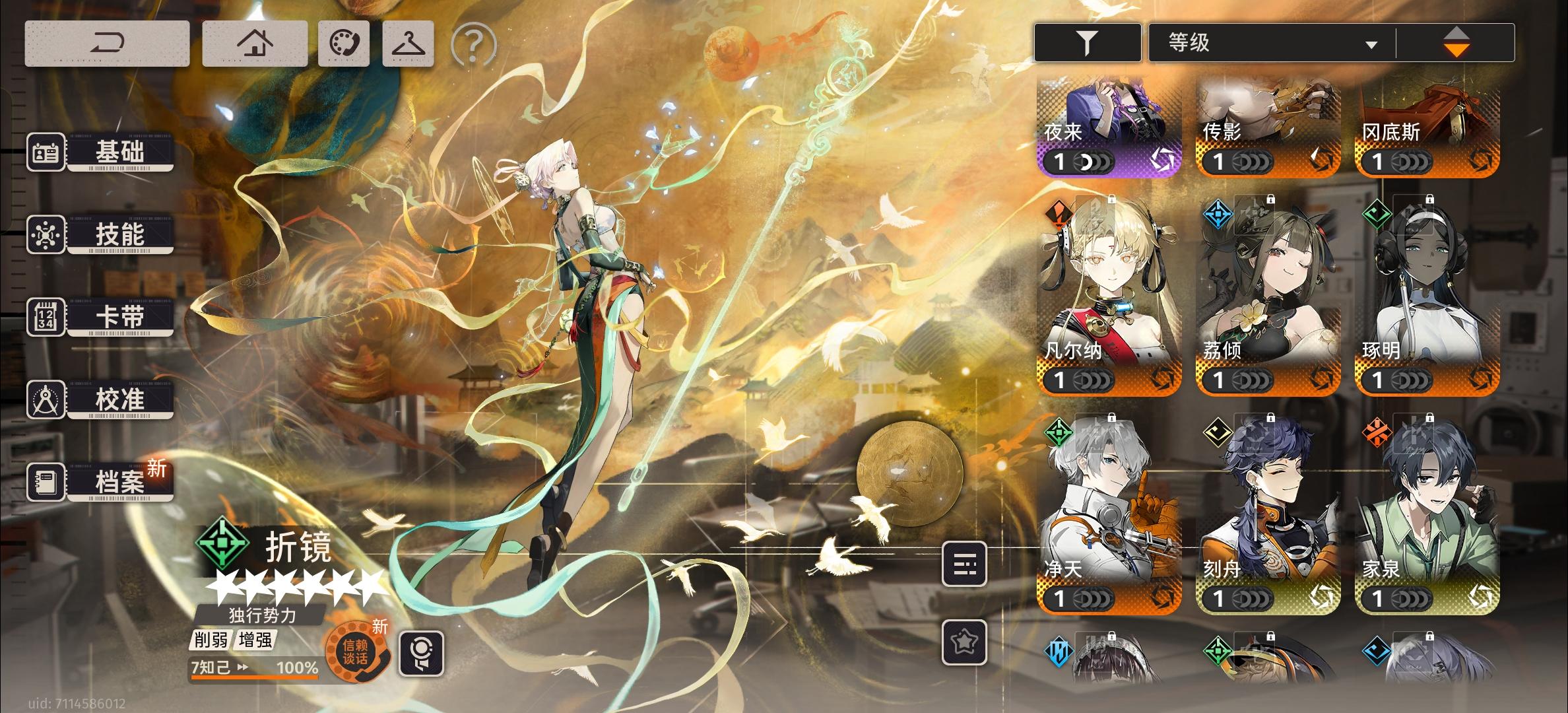Click the home icon in the top toolbar
The width and height of the screenshot is (1568, 713).
point(255,42)
